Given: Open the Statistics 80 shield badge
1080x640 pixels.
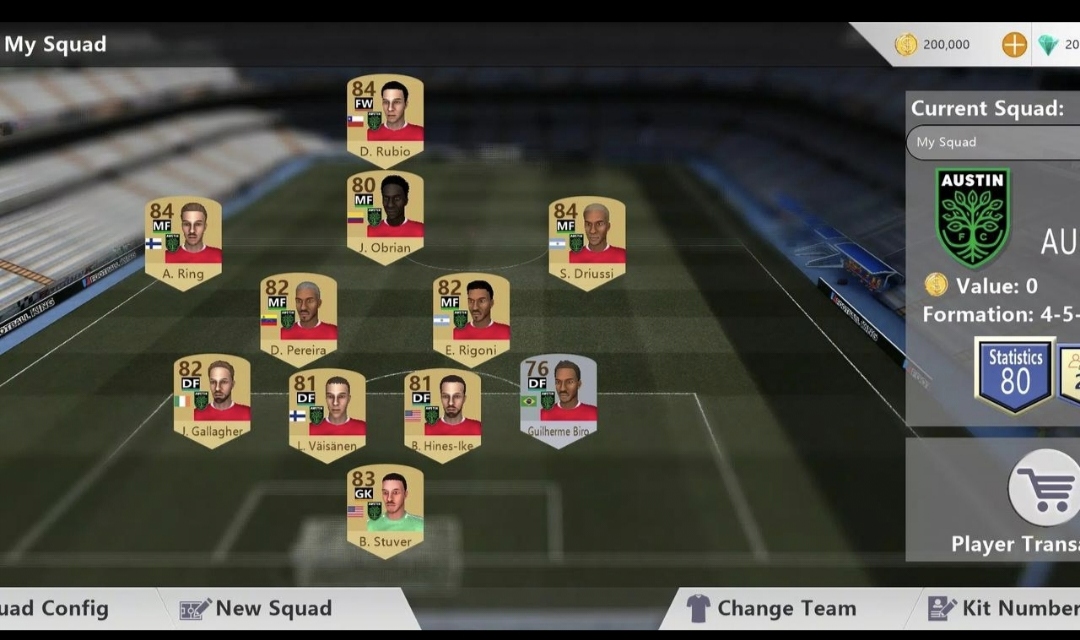Looking at the screenshot, I should coord(1015,373).
